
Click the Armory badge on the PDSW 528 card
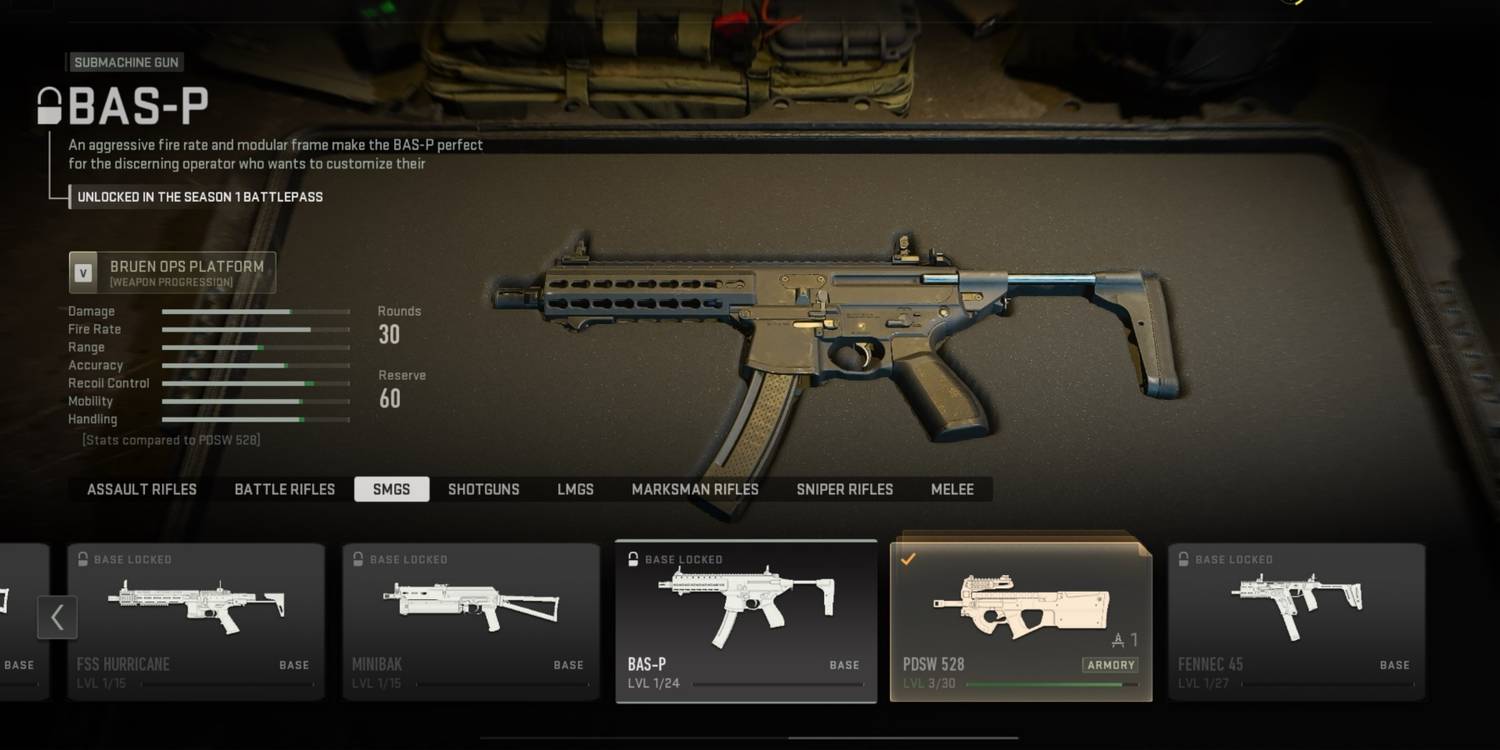(1110, 664)
